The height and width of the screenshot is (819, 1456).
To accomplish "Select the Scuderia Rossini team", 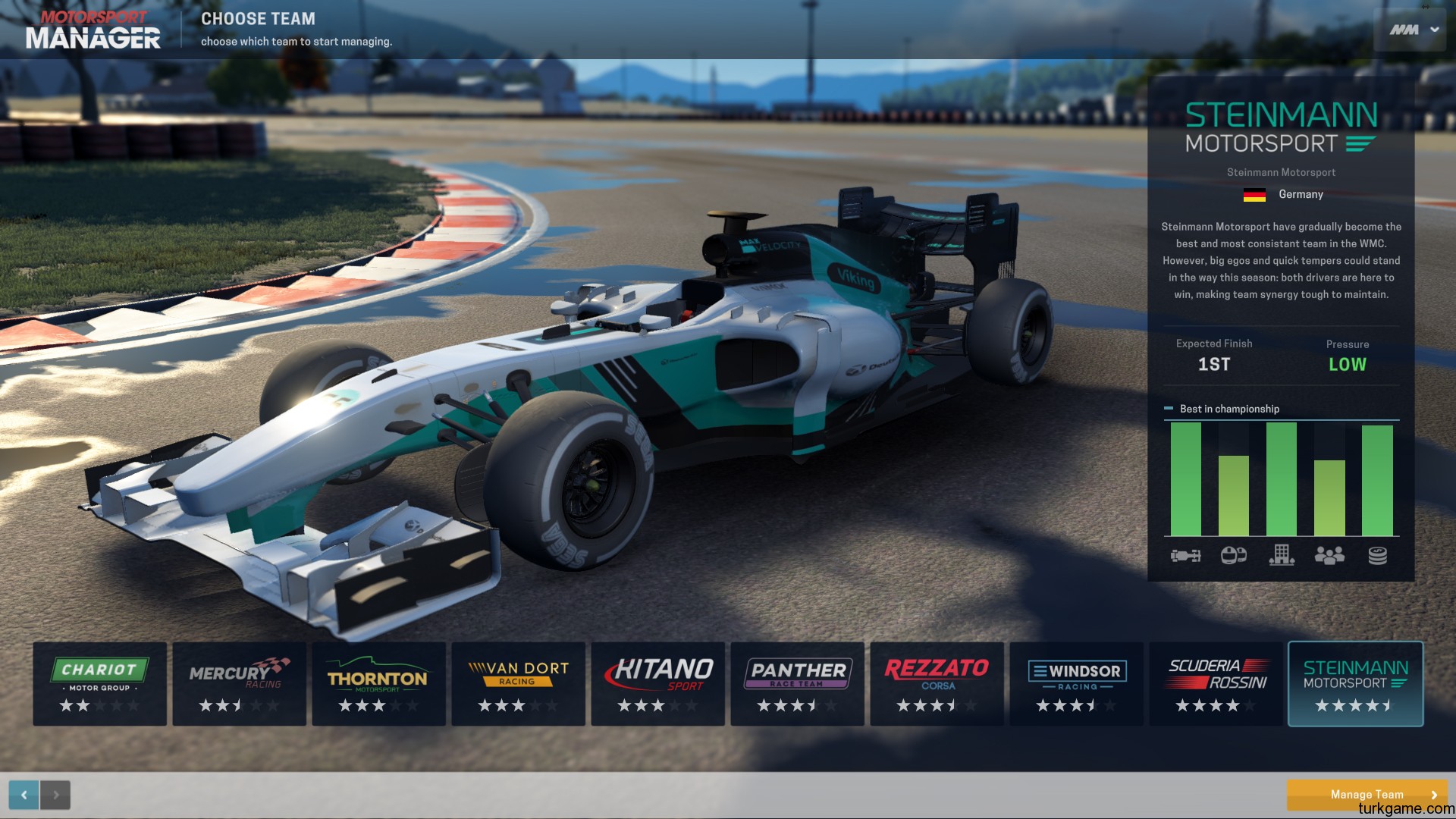I will pyautogui.click(x=1216, y=684).
